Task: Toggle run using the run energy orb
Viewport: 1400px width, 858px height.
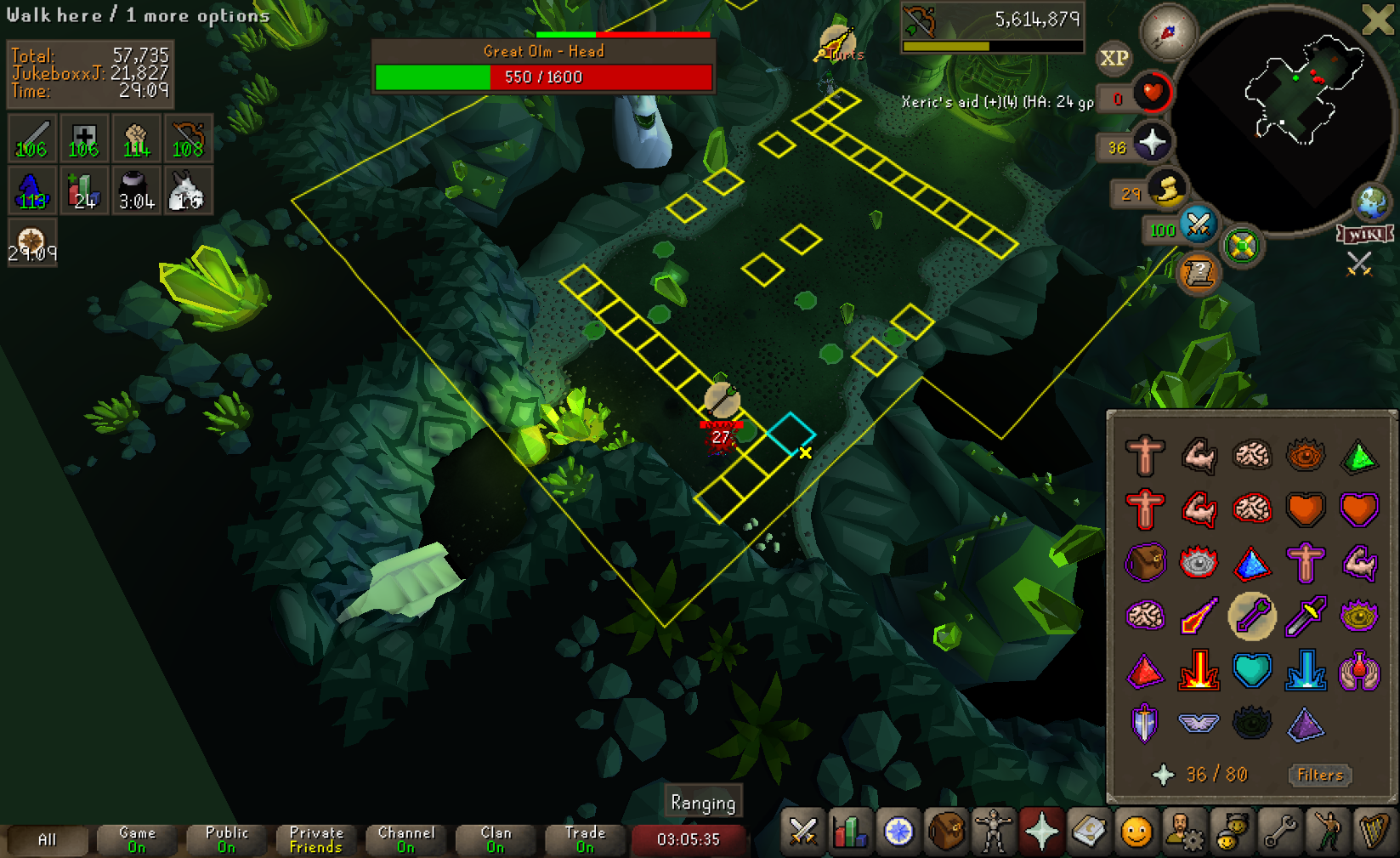Action: point(1167,190)
